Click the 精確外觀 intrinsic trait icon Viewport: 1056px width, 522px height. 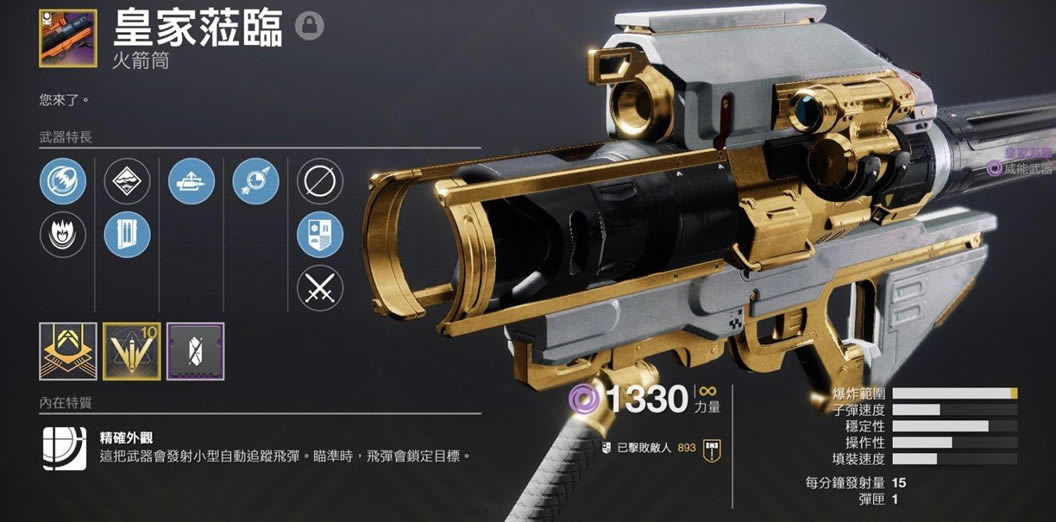click(64, 448)
